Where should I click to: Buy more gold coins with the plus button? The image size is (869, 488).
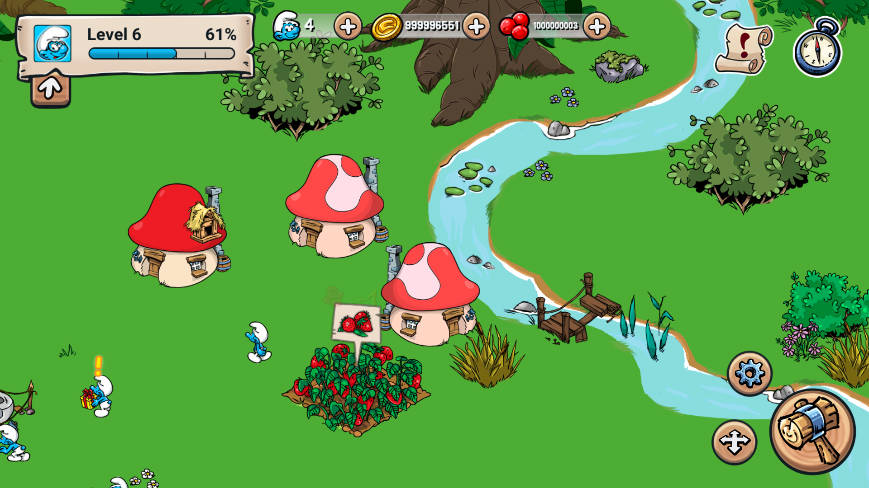(476, 26)
